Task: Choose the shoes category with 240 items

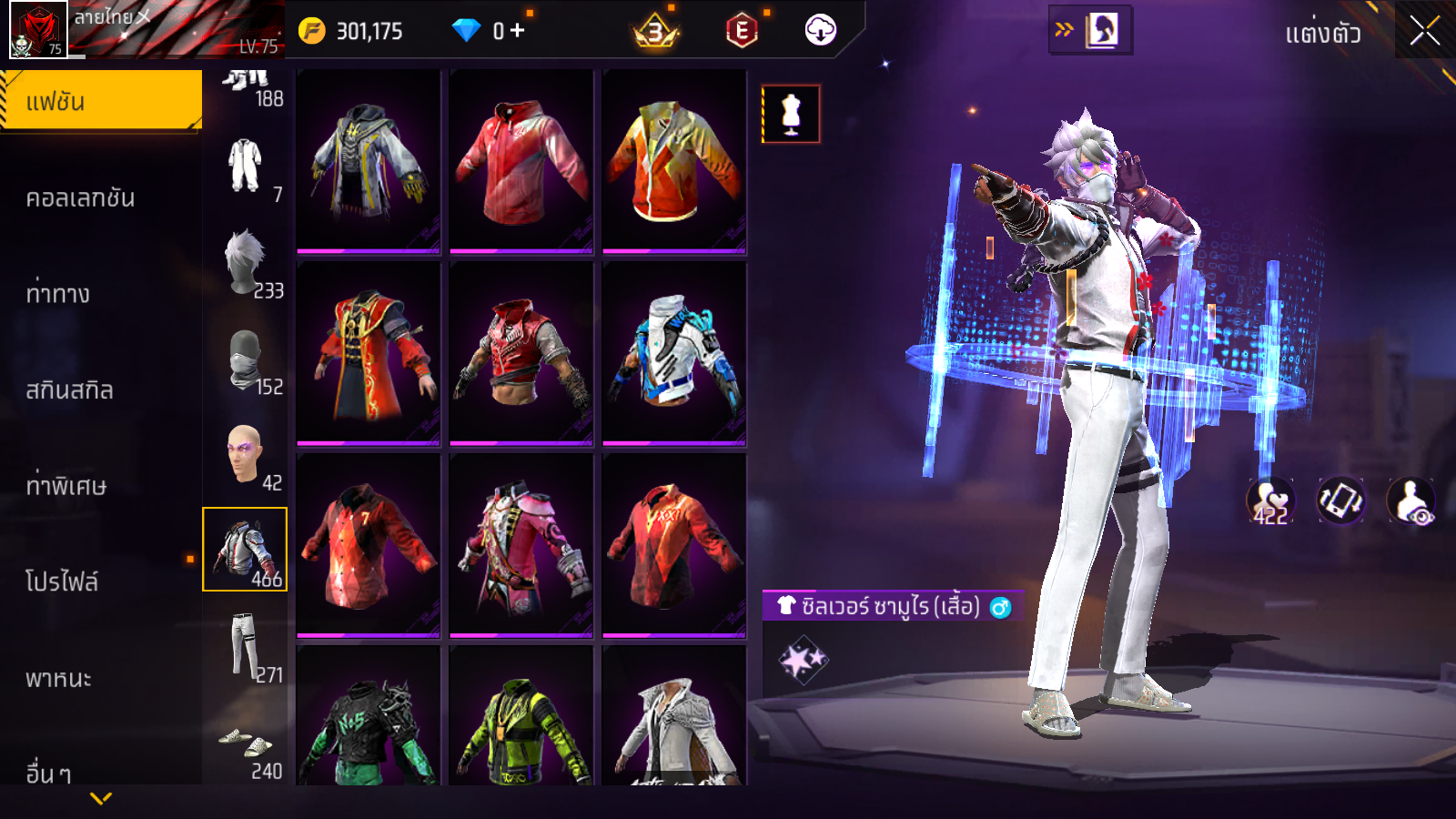Action: pos(246,746)
